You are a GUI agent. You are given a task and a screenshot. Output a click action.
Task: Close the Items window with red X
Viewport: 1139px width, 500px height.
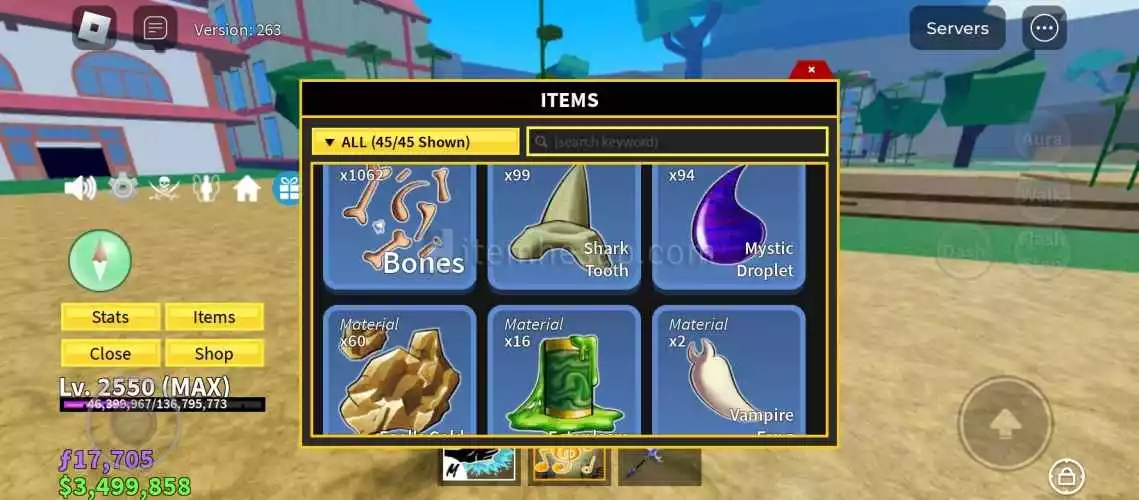click(x=811, y=70)
